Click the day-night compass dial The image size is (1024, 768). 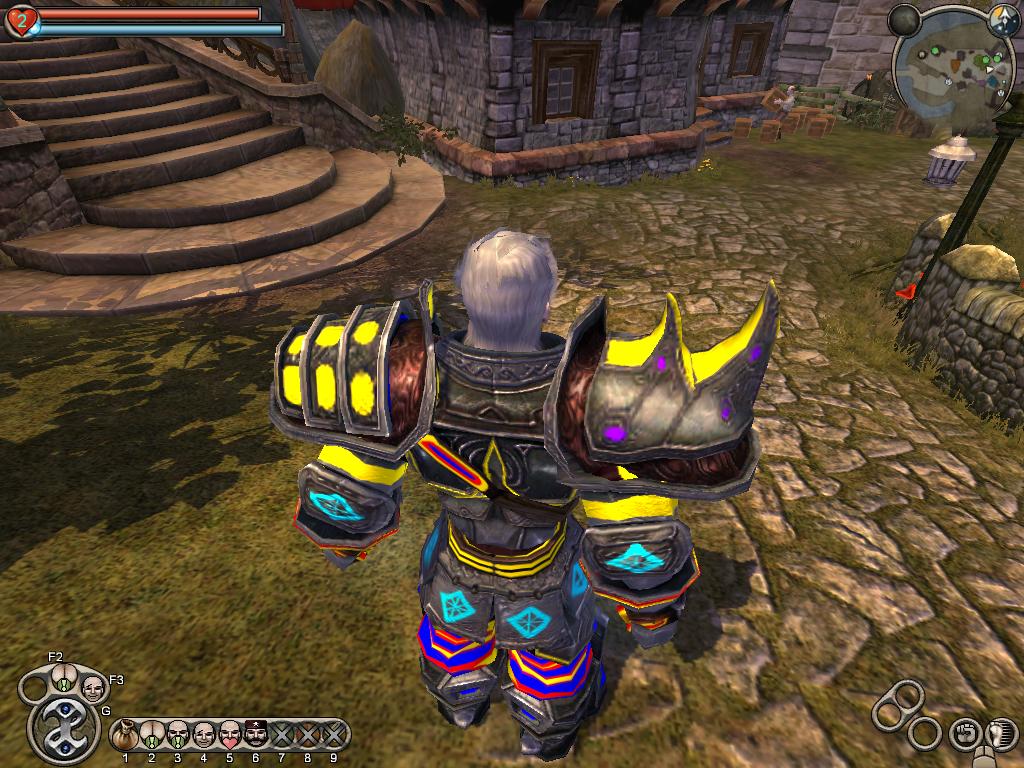(x=1003, y=17)
